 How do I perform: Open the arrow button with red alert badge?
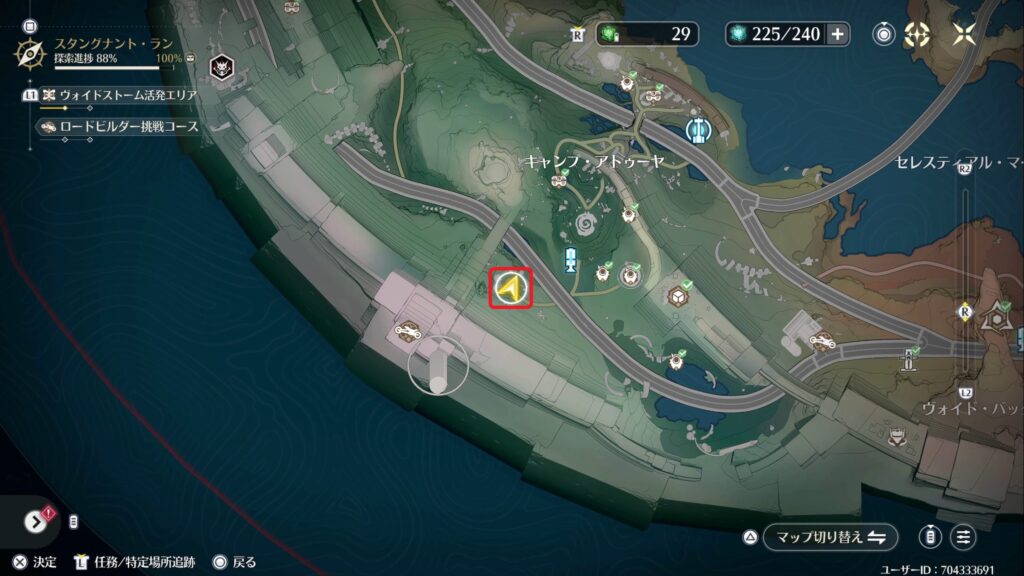pos(35,521)
